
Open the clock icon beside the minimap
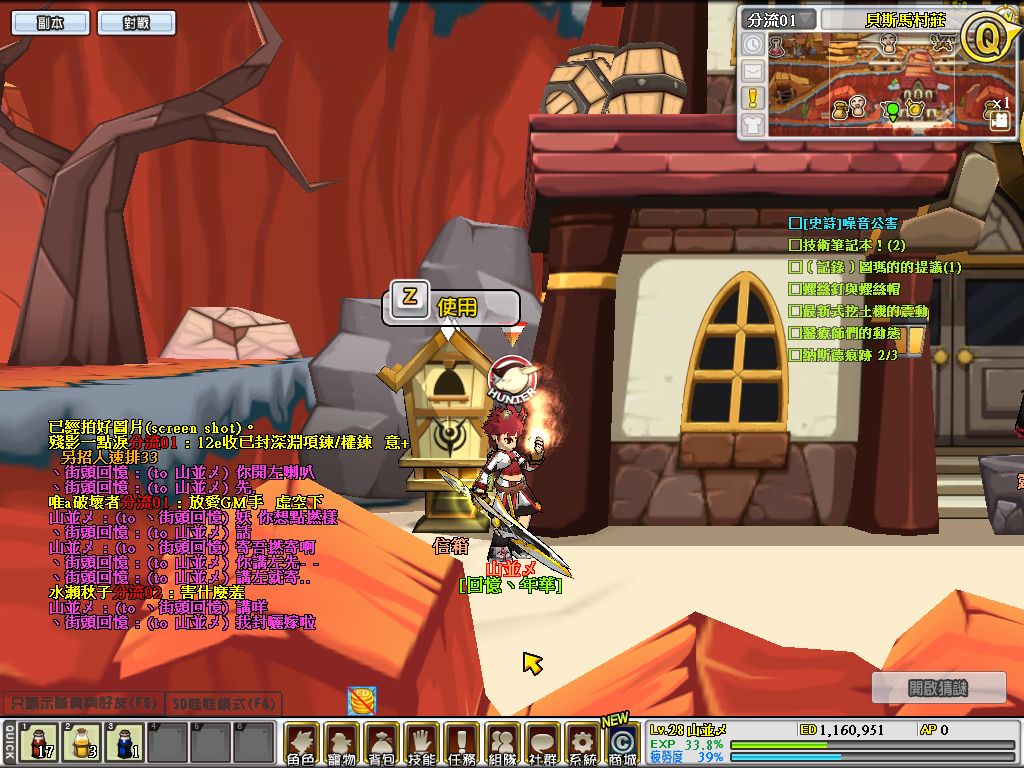[x=753, y=45]
